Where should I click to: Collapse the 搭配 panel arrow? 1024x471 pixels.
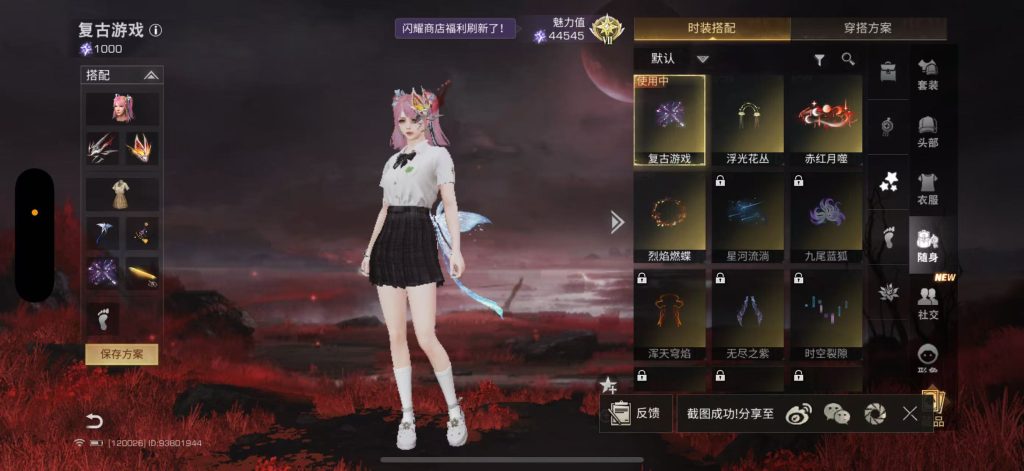click(x=151, y=75)
